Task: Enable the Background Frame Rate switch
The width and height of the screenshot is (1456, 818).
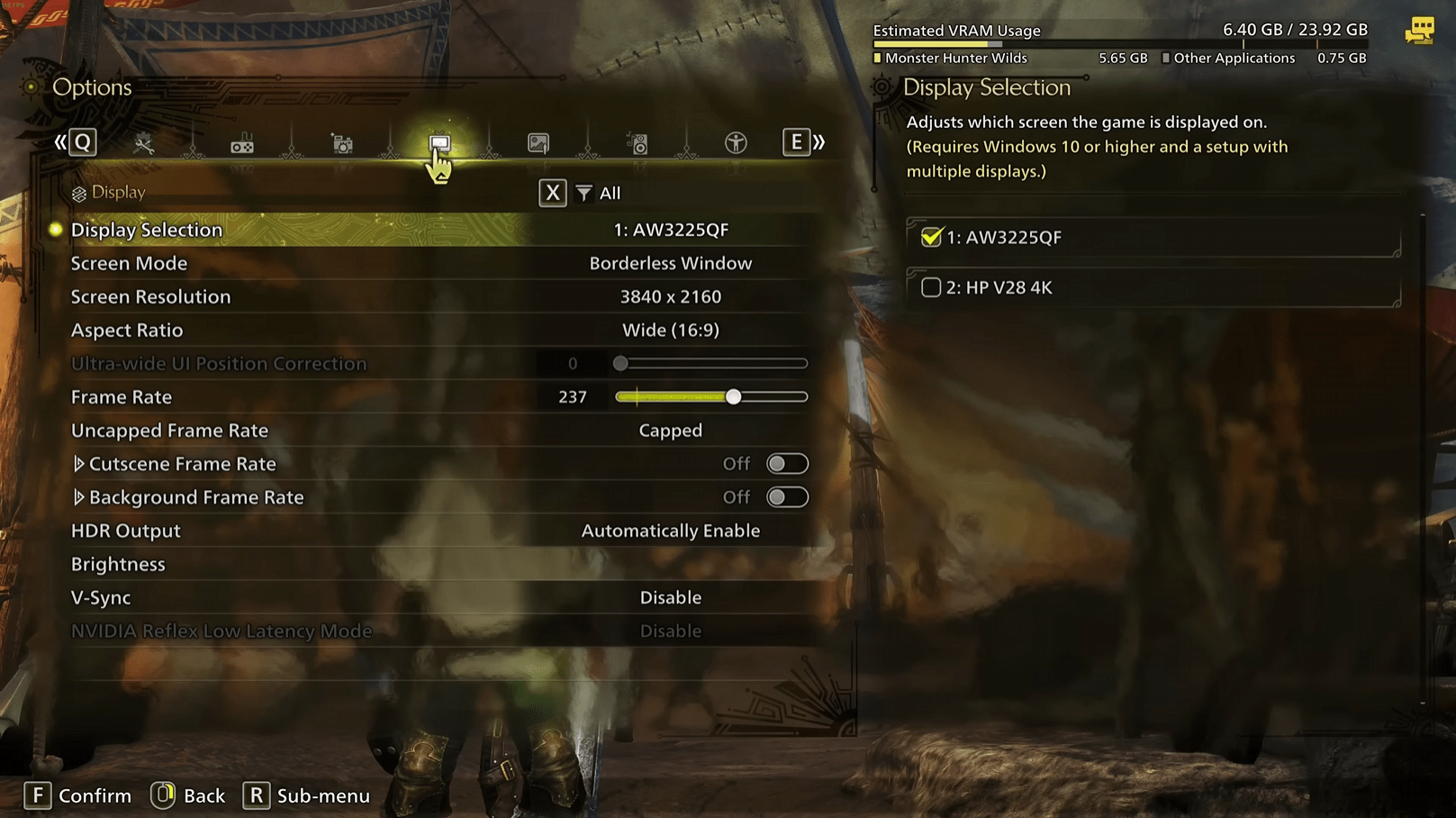Action: (787, 496)
